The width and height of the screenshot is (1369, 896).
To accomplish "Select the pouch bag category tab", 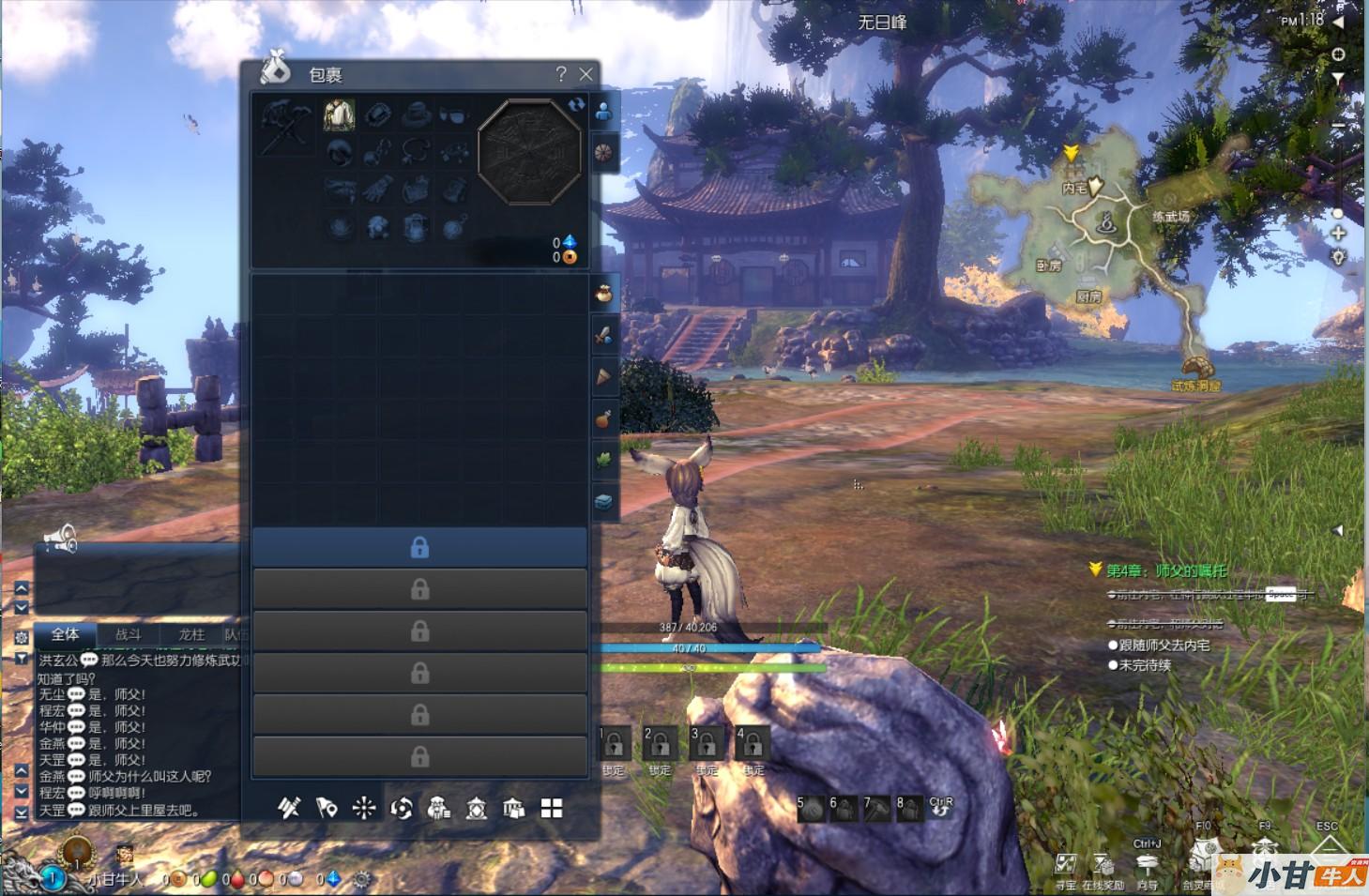I will click(x=603, y=294).
